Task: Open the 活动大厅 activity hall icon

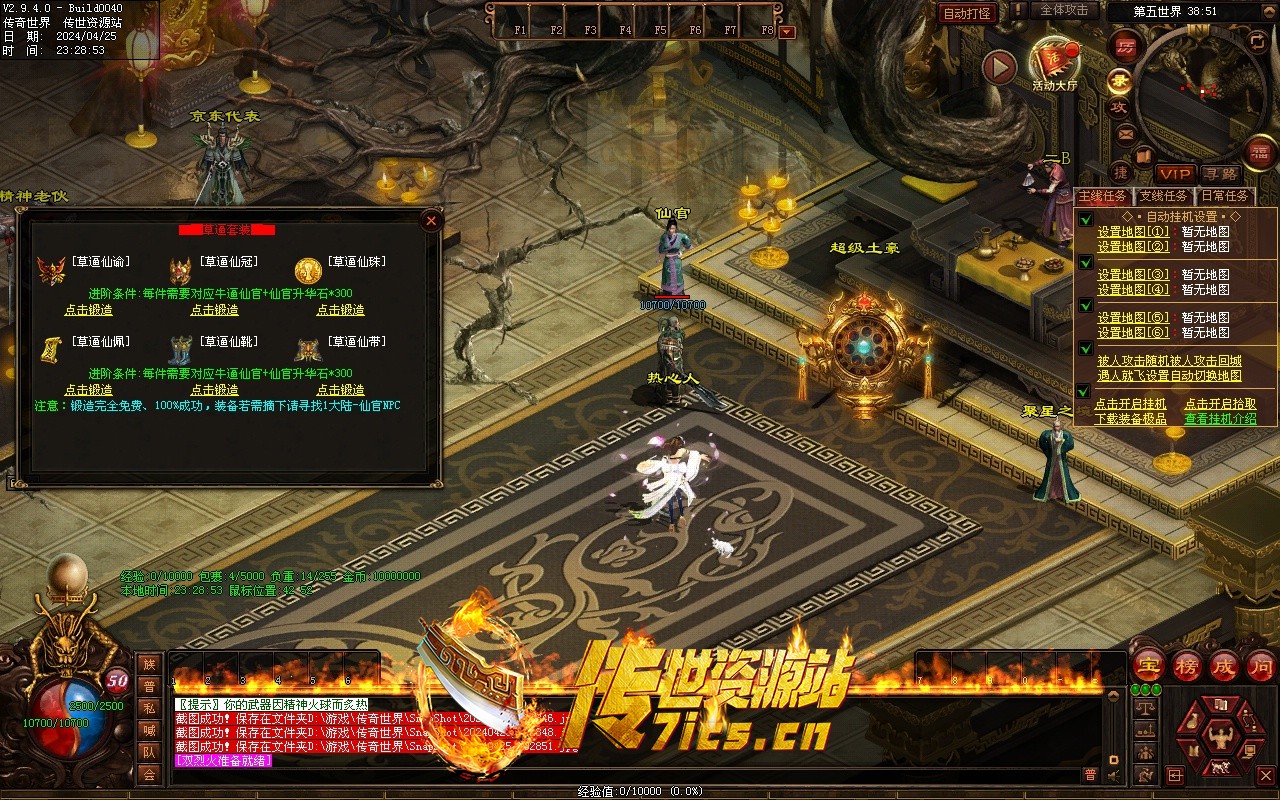Action: pos(1054,62)
